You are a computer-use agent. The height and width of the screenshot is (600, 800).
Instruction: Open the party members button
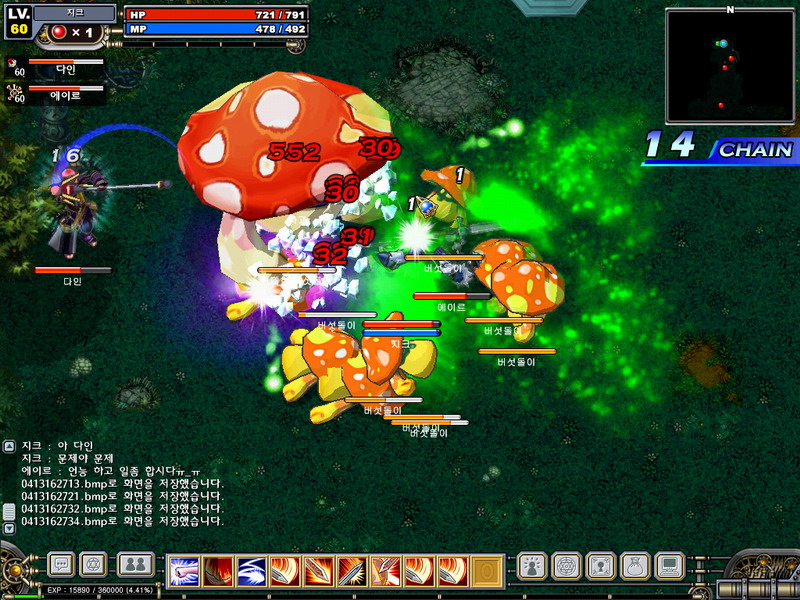[x=135, y=565]
